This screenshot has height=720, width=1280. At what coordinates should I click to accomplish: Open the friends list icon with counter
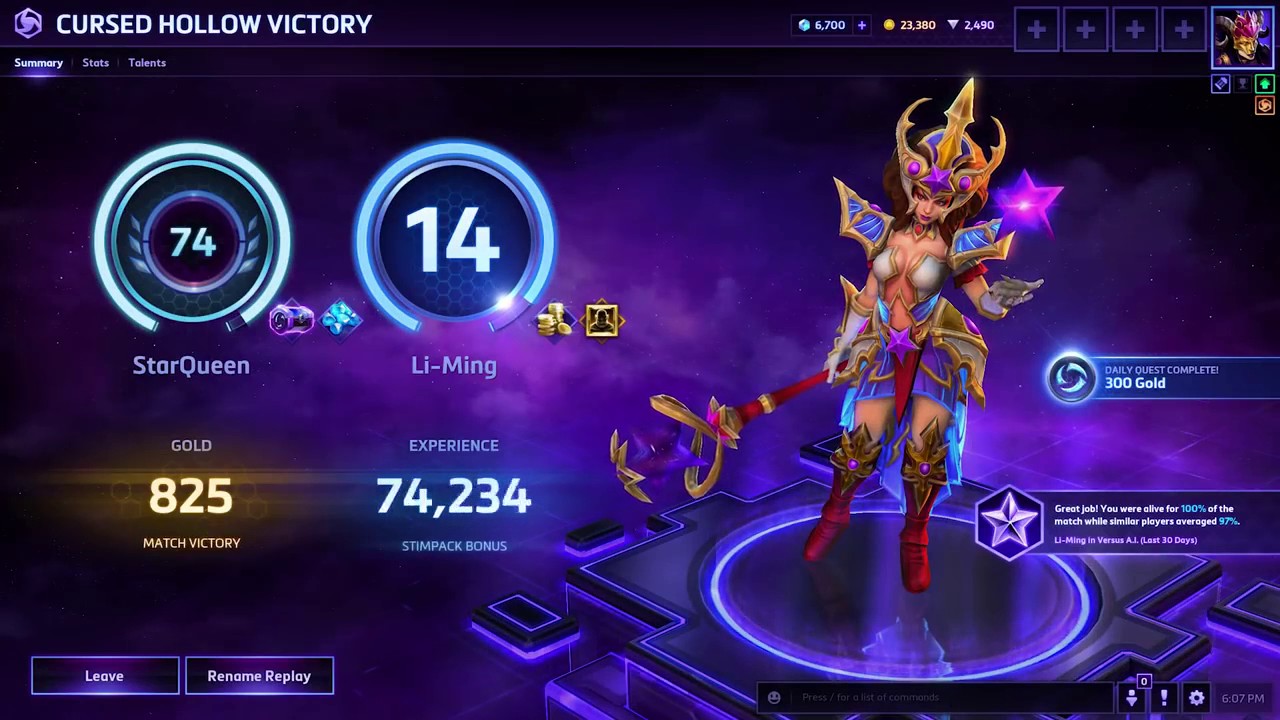1132,697
